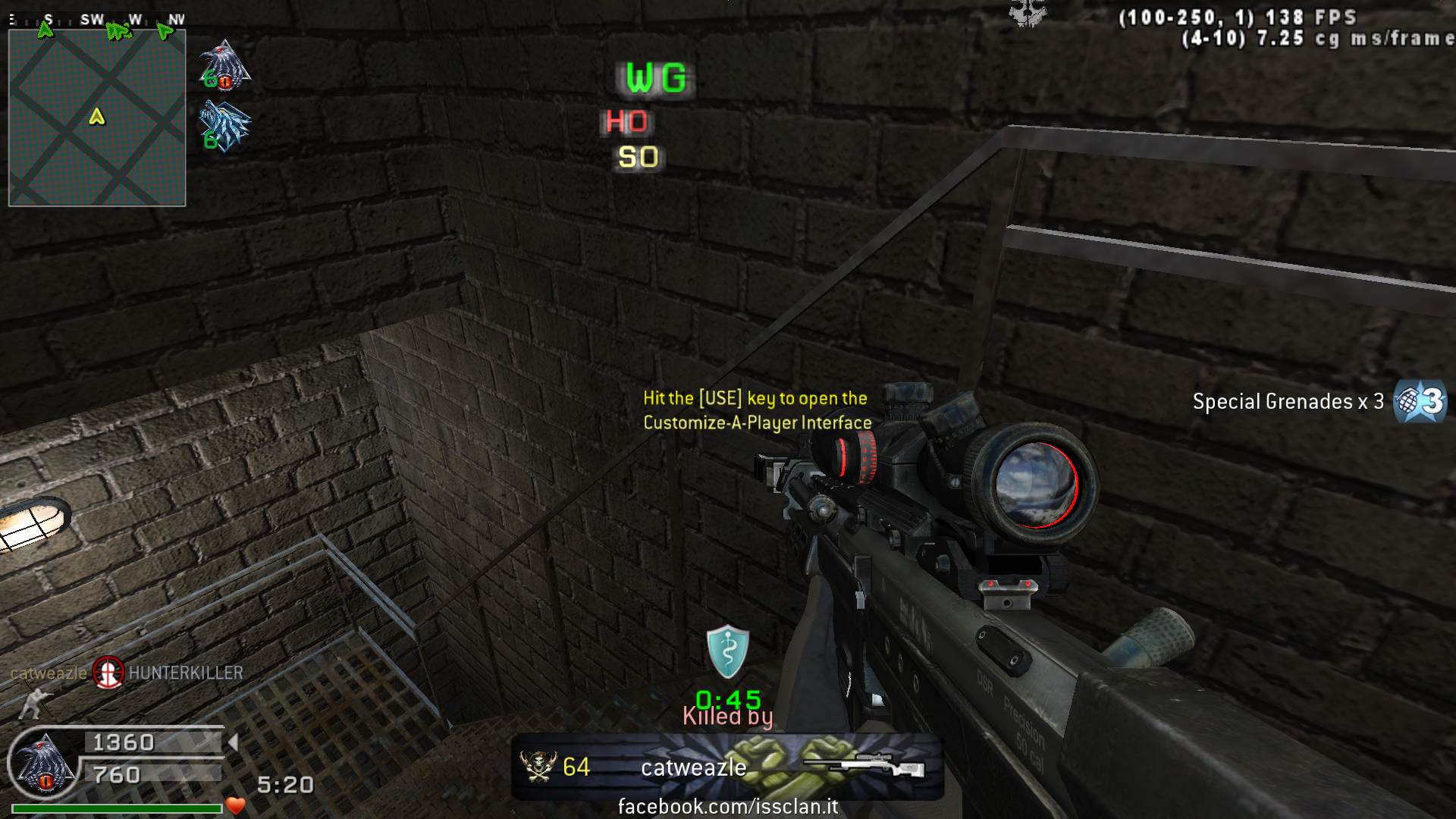Click the Special Grenades icon
The image size is (1456, 819).
coord(1420,401)
